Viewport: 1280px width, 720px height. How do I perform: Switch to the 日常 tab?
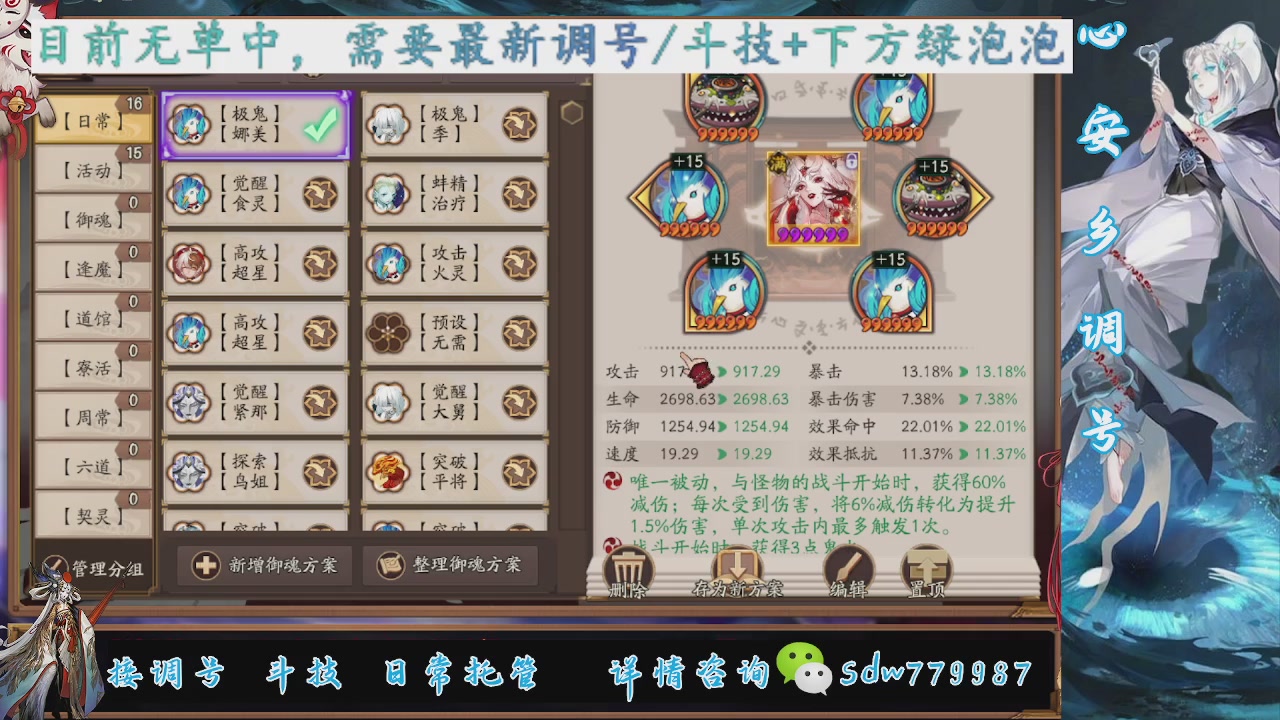click(90, 121)
